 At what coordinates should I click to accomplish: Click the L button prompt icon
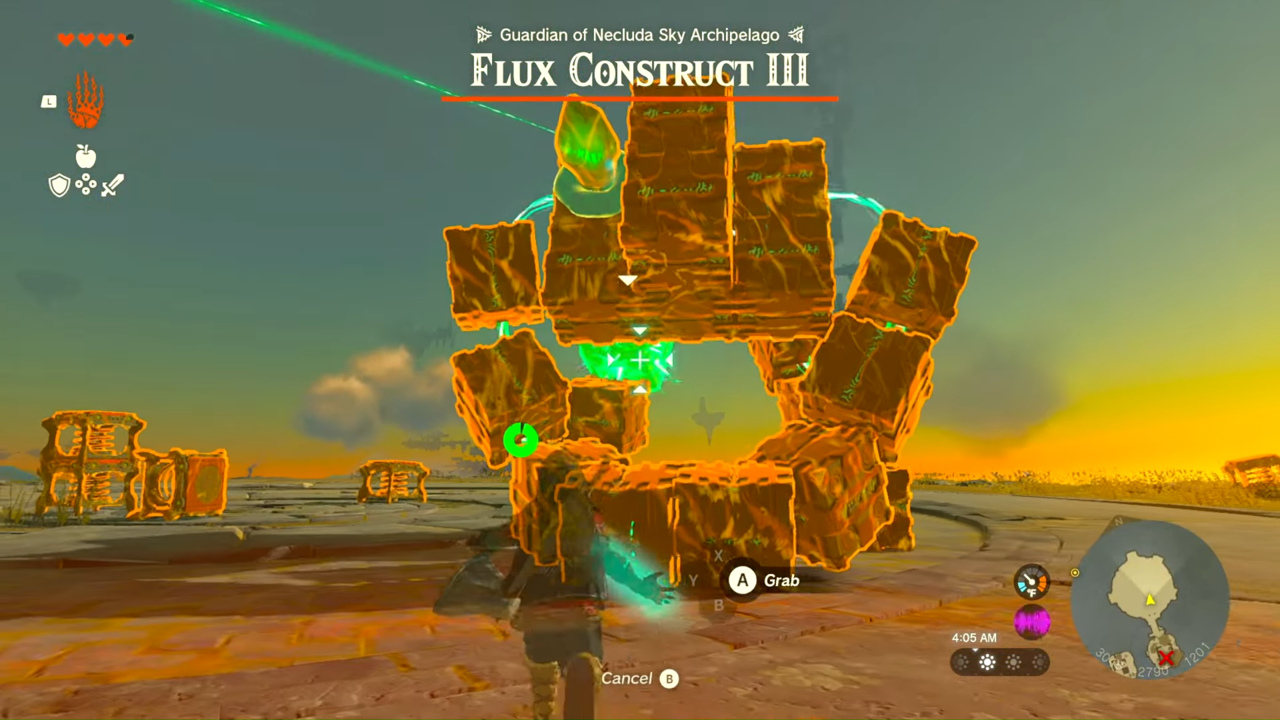click(x=48, y=101)
